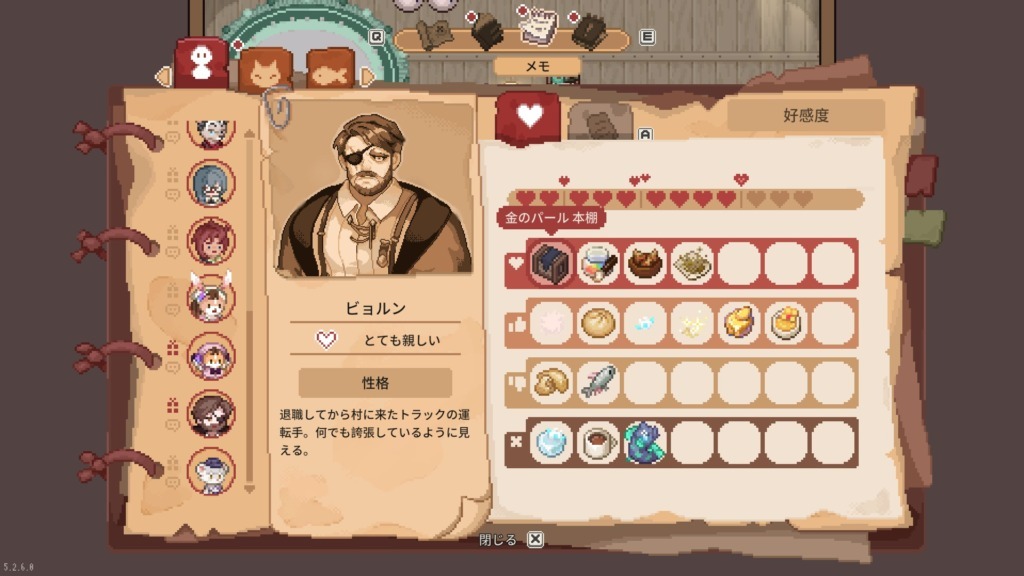Select the gold-bar bookshelf loved gift
Viewport: 1024px width, 576px height.
pyautogui.click(x=551, y=264)
